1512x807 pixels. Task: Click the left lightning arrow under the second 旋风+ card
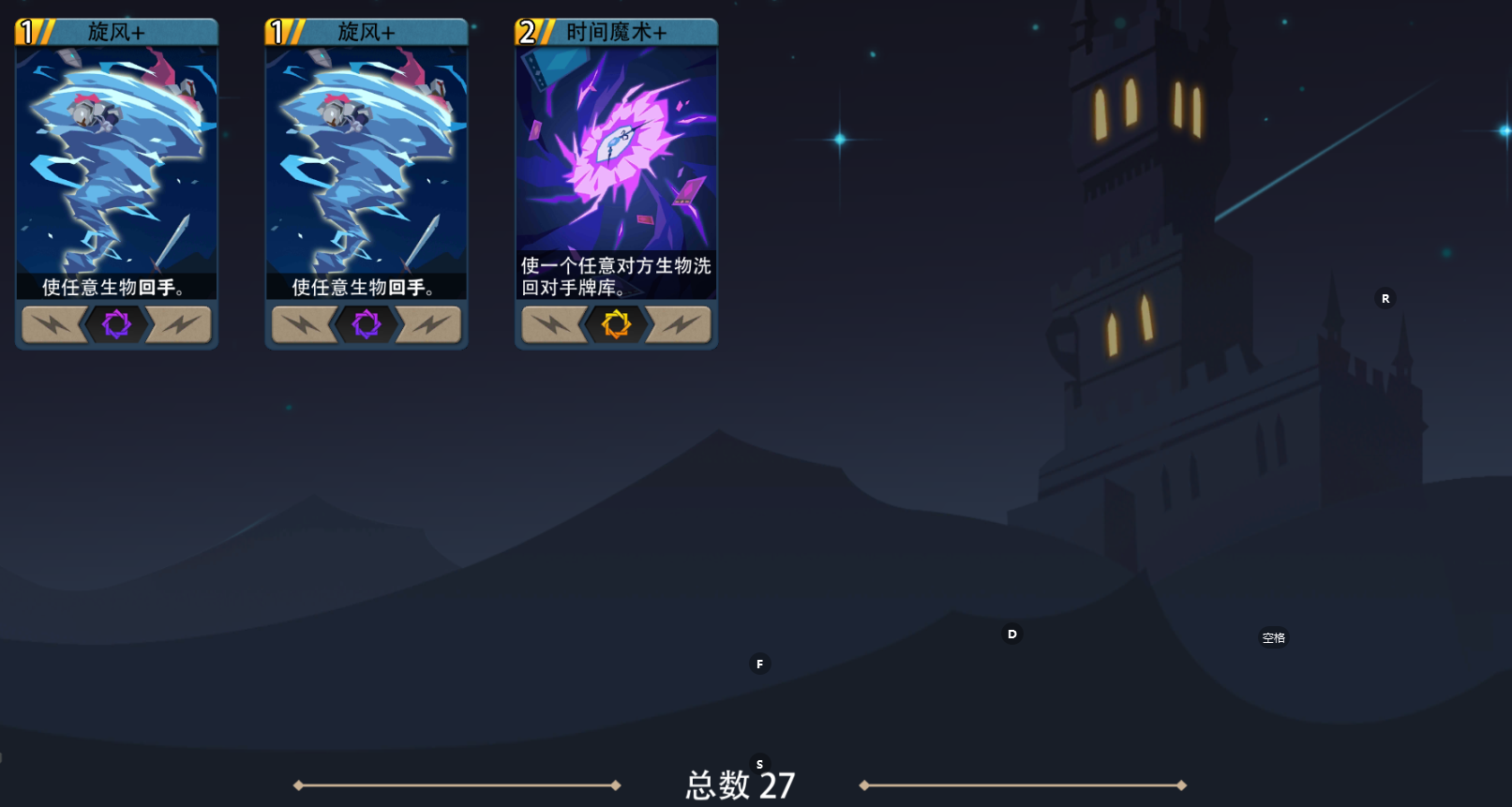(304, 324)
